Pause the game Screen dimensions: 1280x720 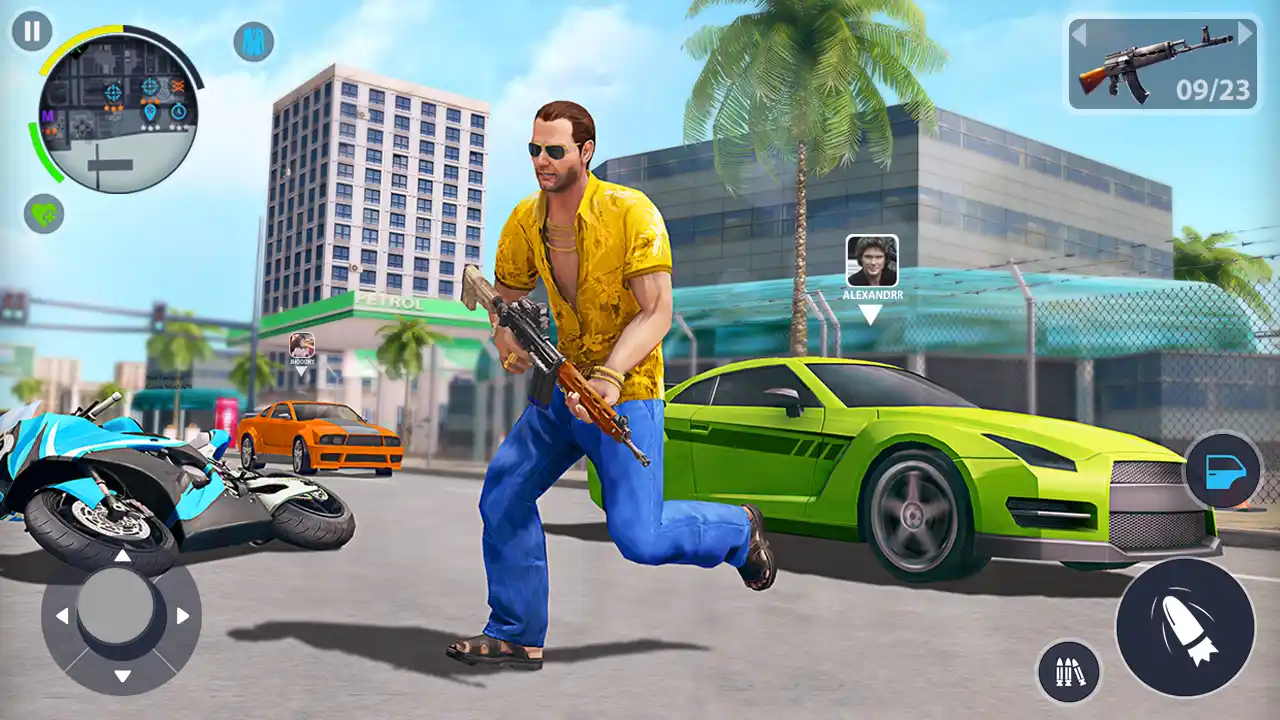pyautogui.click(x=31, y=31)
